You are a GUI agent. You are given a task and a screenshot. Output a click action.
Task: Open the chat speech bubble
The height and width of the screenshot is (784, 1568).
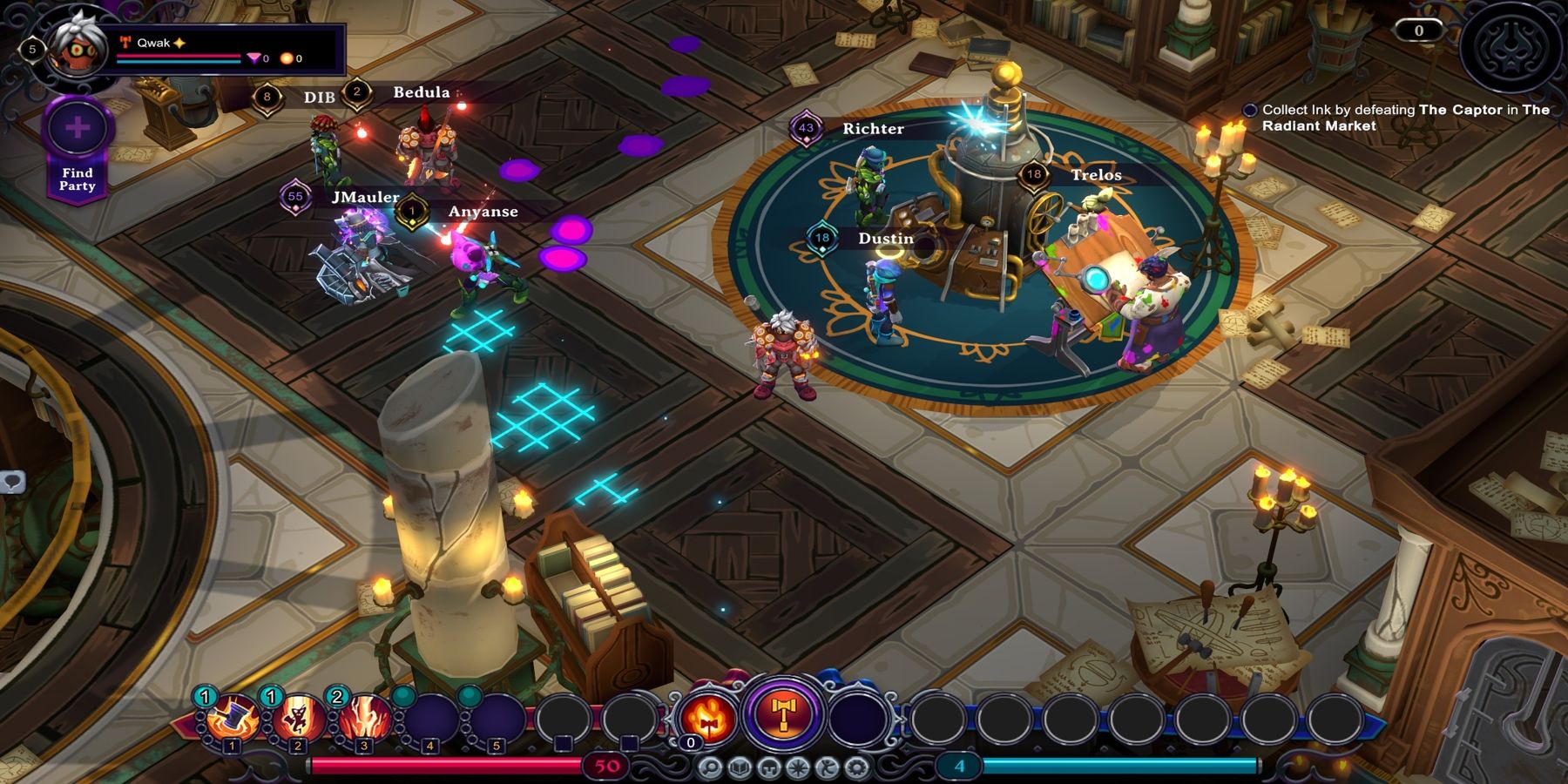12,481
